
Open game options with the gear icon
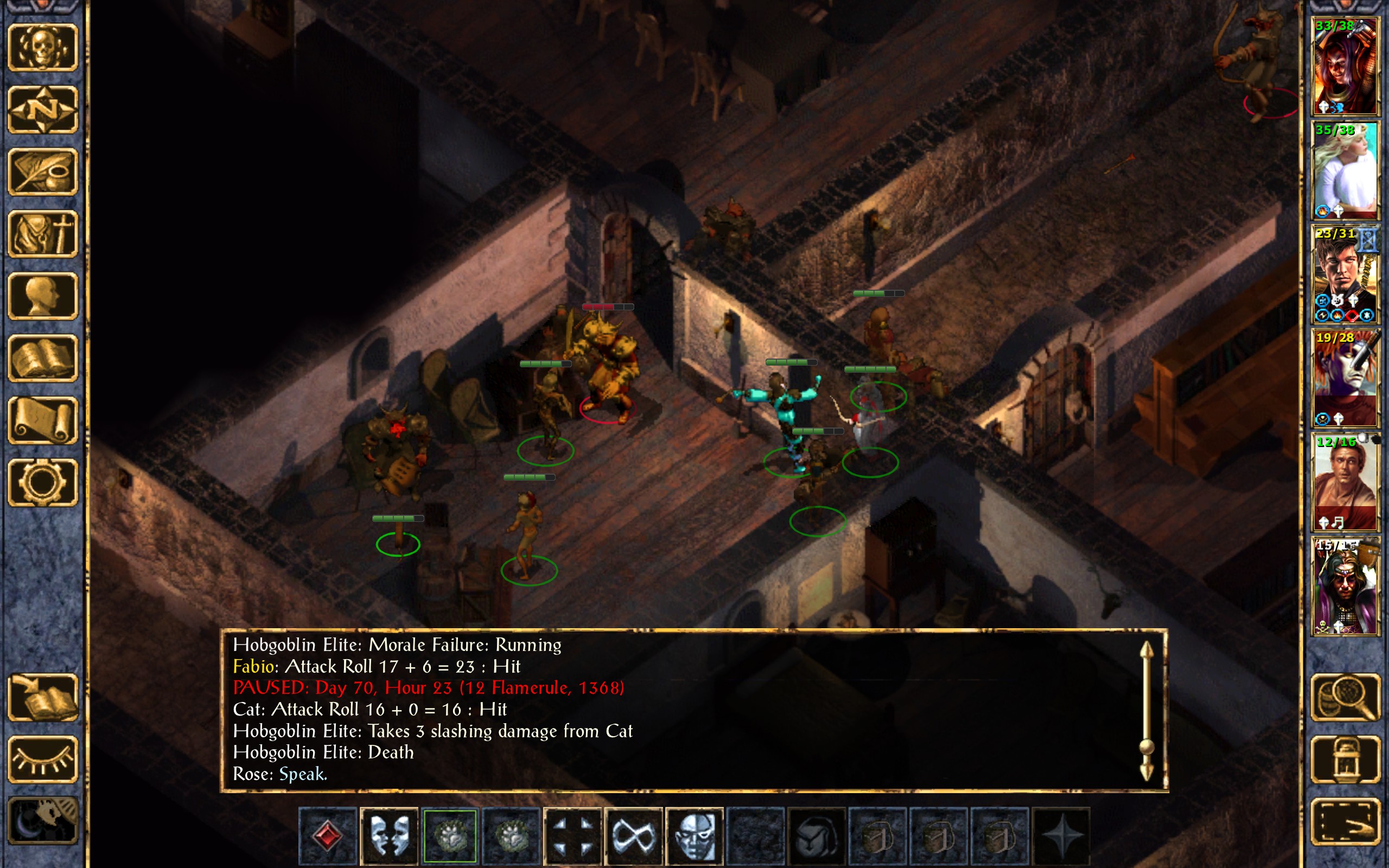(x=42, y=482)
